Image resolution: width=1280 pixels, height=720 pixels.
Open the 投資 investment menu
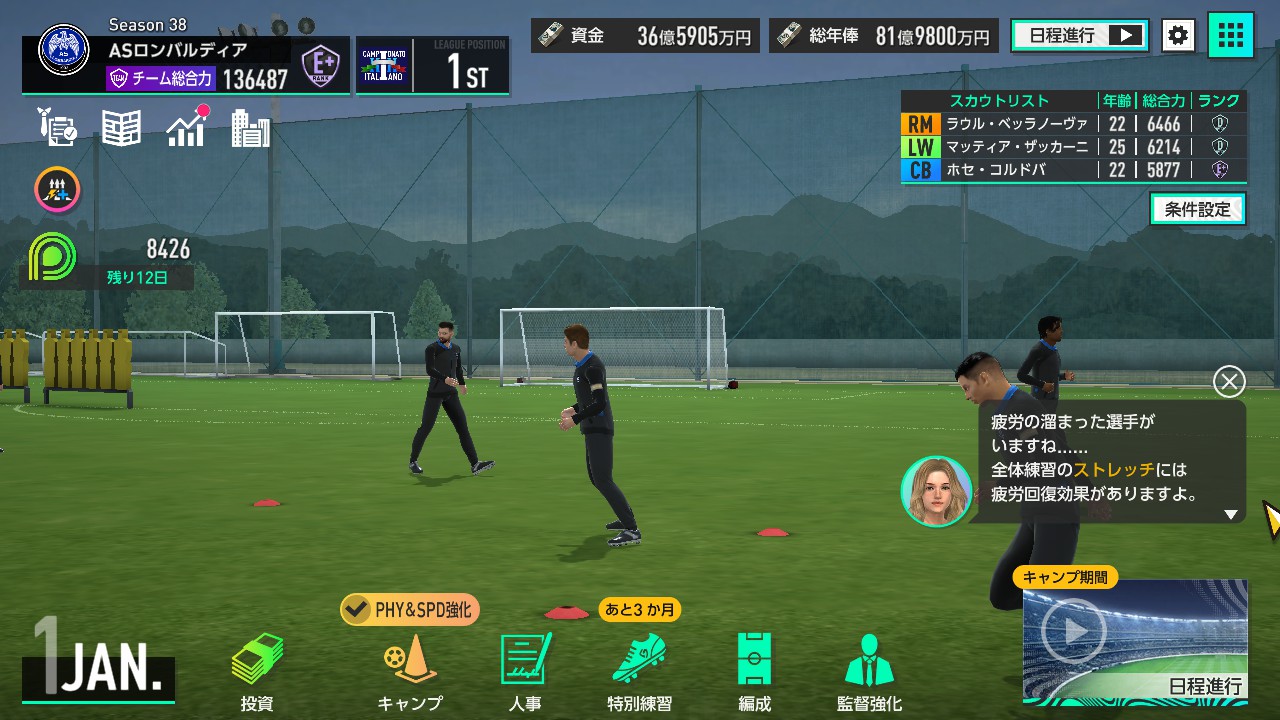click(257, 671)
